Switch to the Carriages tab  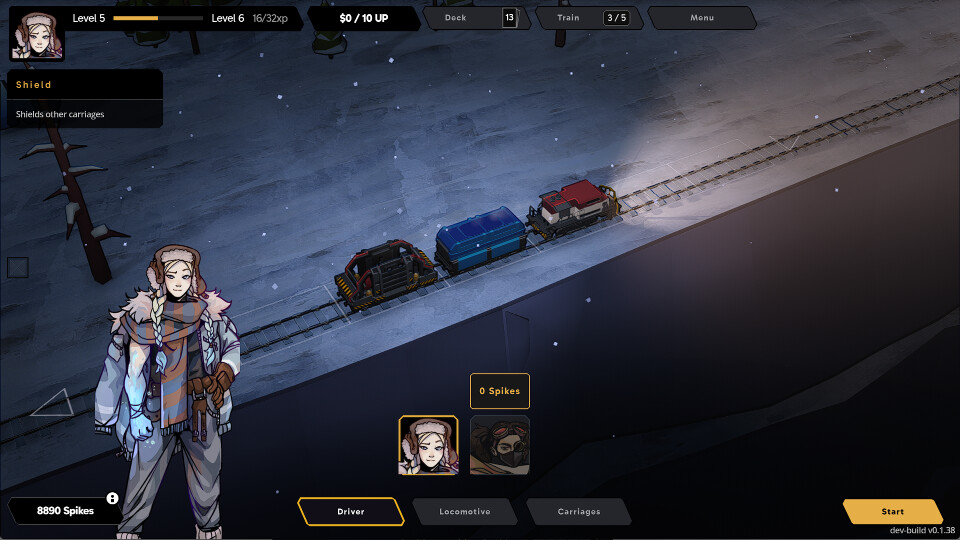pos(579,511)
